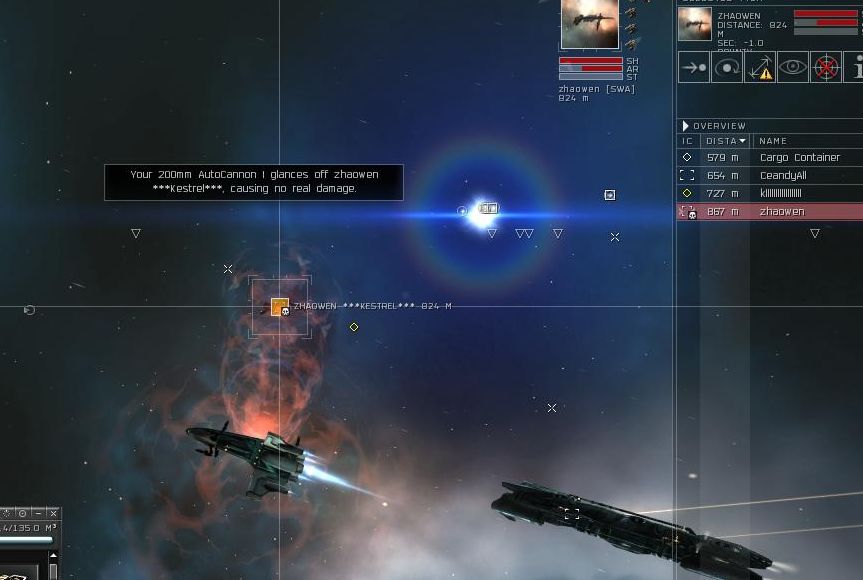Click the red crosshair unlock target button
This screenshot has height=580, width=863.
[825, 68]
